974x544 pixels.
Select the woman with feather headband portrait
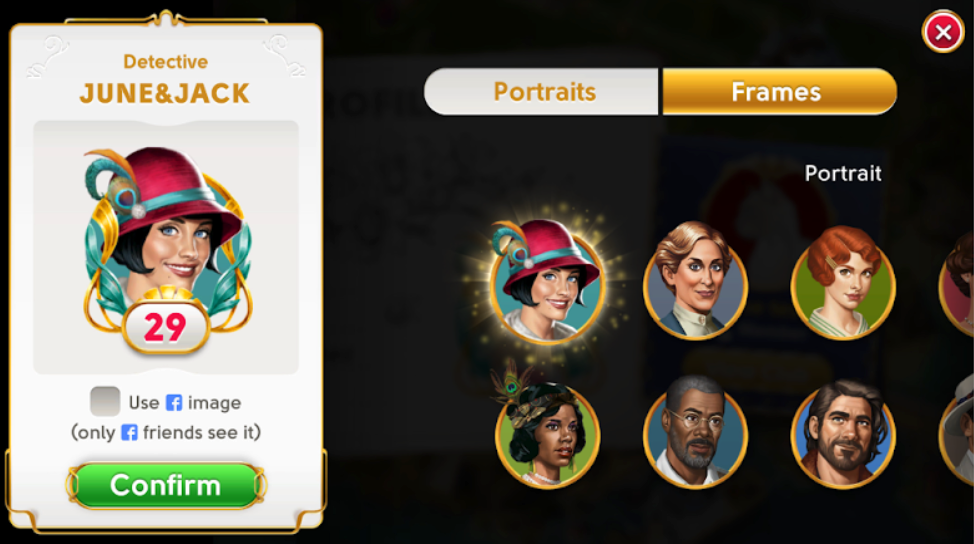[546, 433]
